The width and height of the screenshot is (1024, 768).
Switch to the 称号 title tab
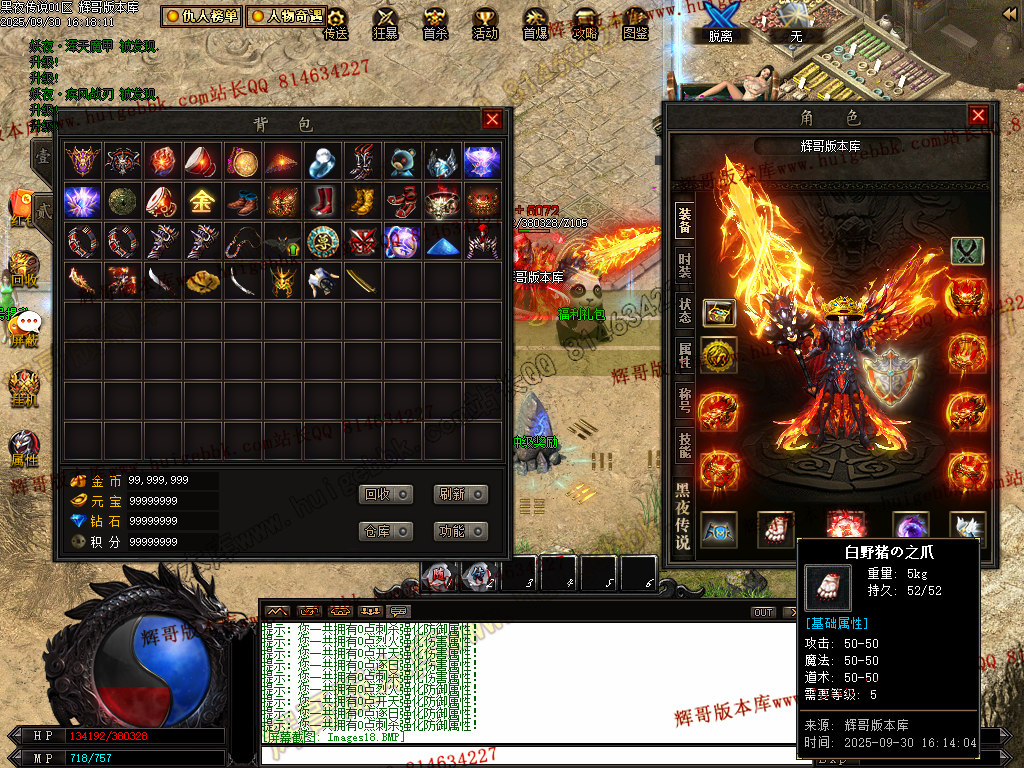pyautogui.click(x=684, y=399)
